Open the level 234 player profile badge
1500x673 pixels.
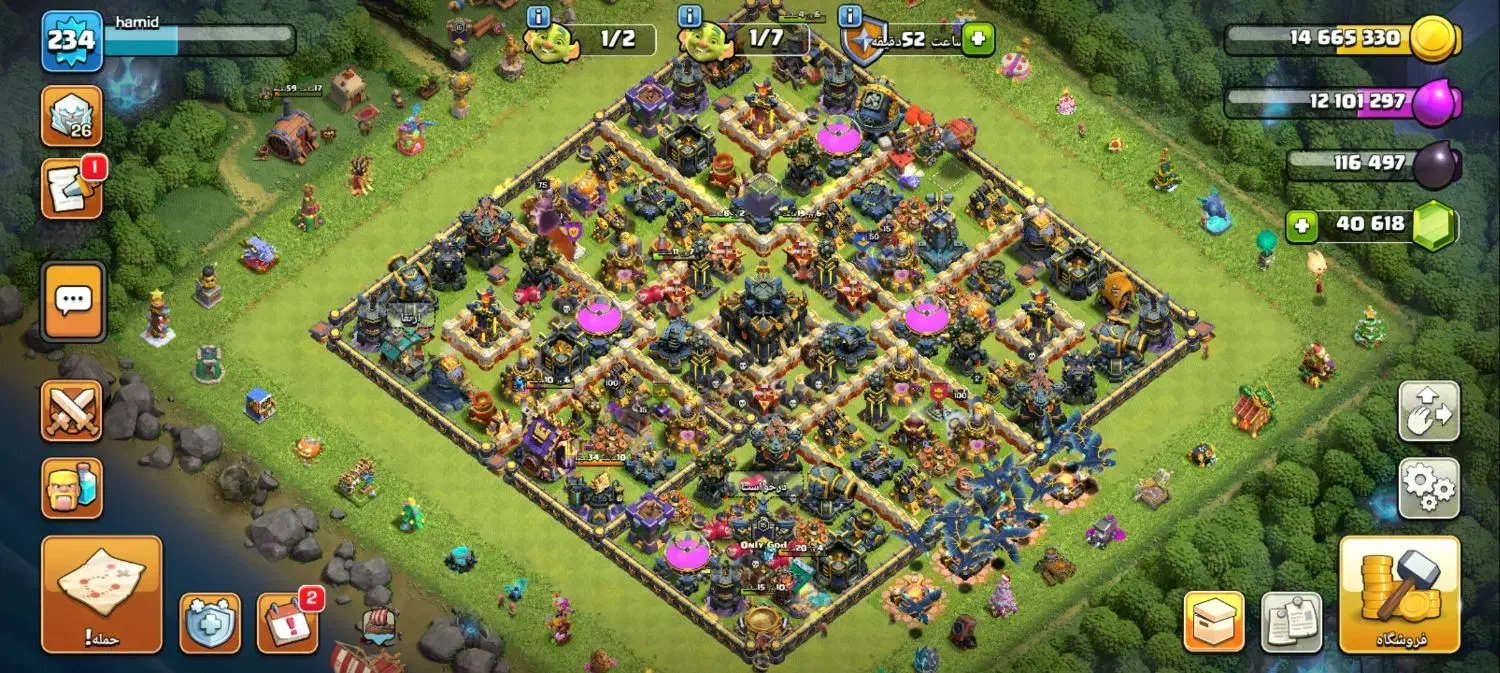pos(72,41)
